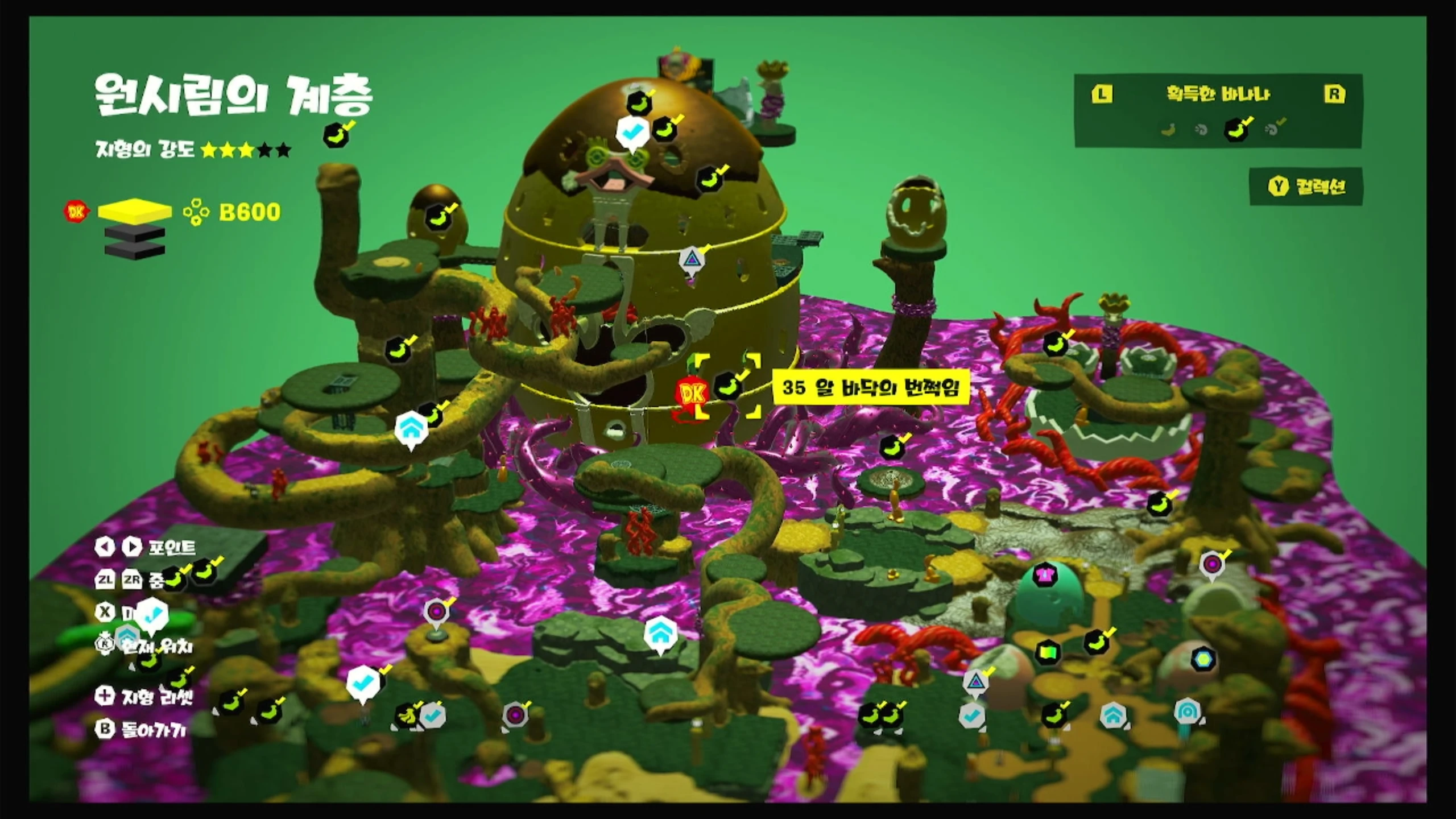The height and width of the screenshot is (819, 1456).
Task: Click the triangle marker on the egg dome
Action: pyautogui.click(x=692, y=260)
